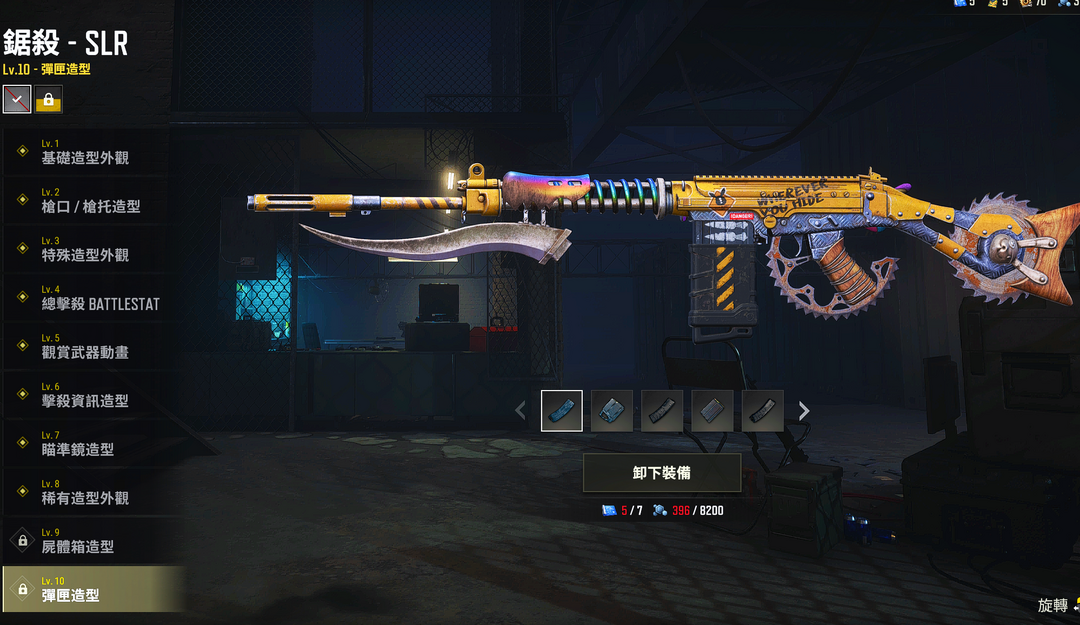Click the 卸下裝備 unequip button
The width and height of the screenshot is (1080, 625).
click(x=662, y=473)
